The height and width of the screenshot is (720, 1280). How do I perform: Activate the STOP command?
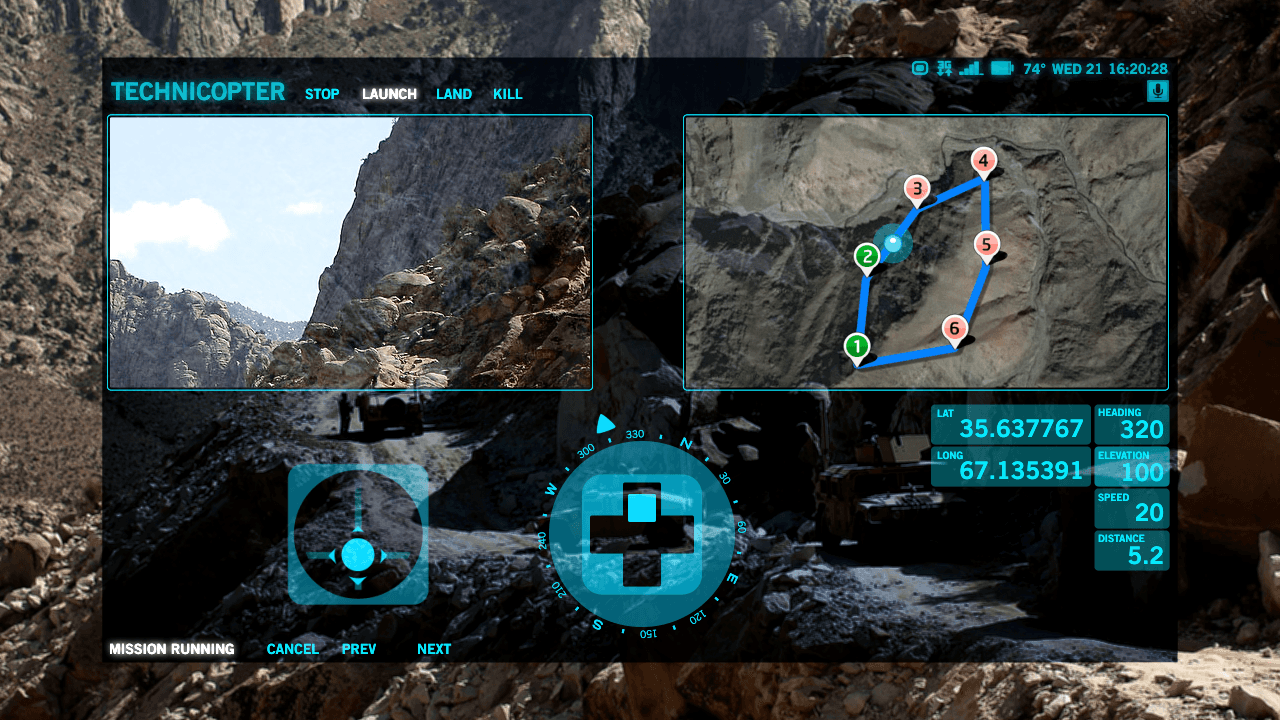[321, 94]
